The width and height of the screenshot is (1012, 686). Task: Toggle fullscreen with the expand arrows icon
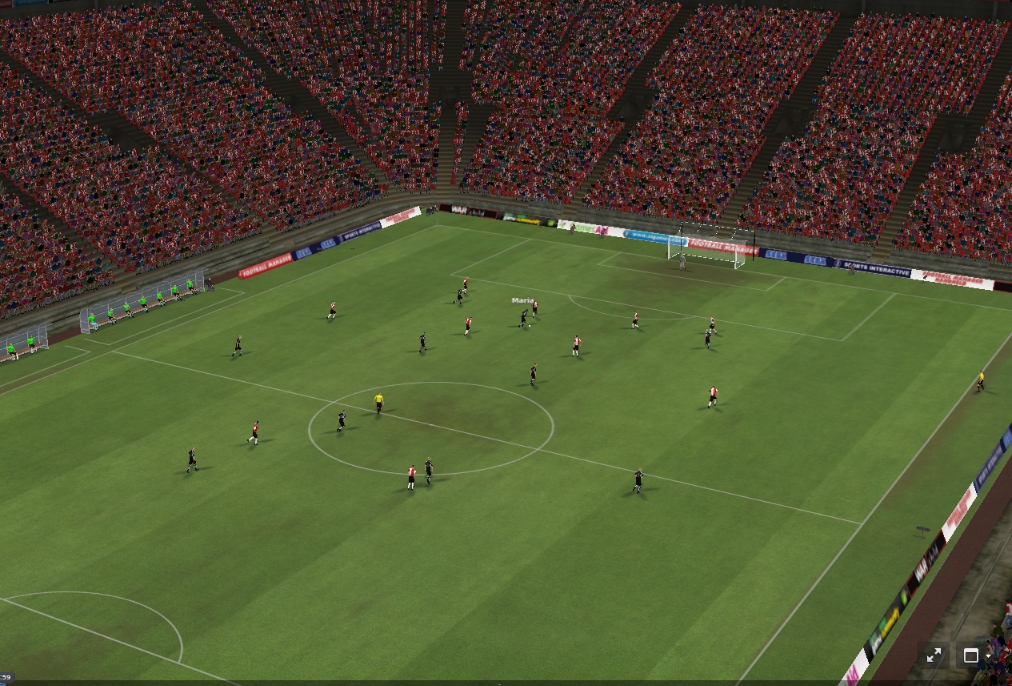click(934, 655)
